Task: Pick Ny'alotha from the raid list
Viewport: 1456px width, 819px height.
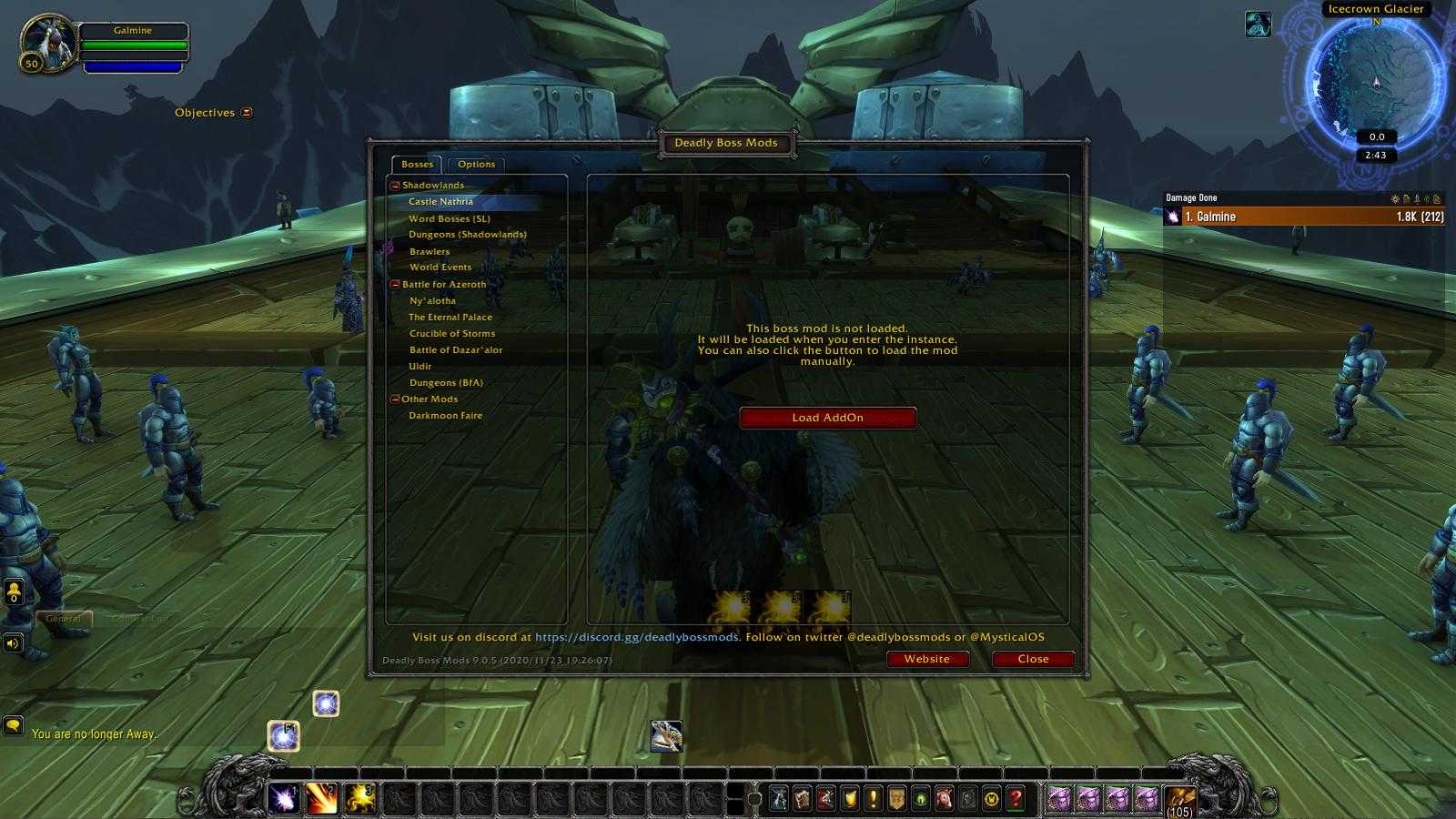Action: [x=432, y=300]
